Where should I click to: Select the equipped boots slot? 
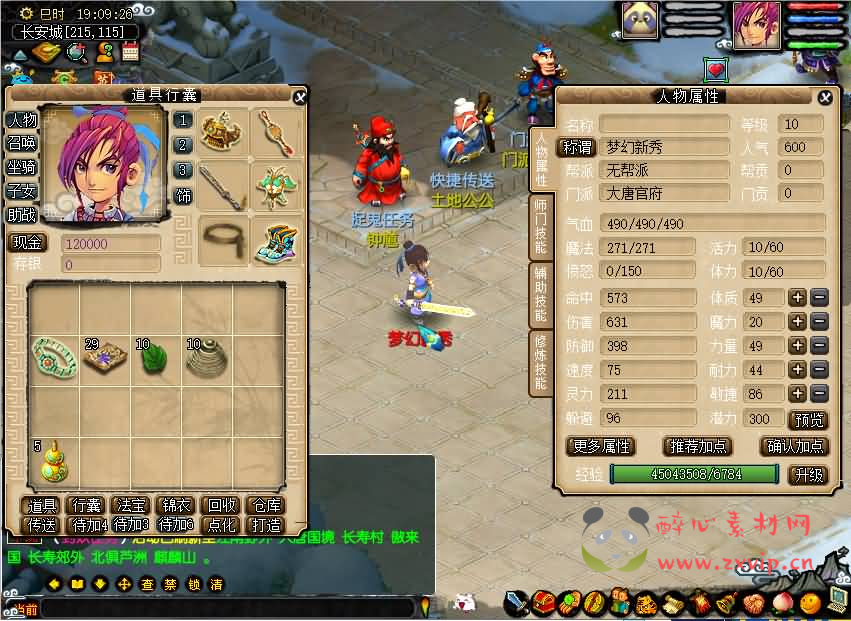pos(273,242)
